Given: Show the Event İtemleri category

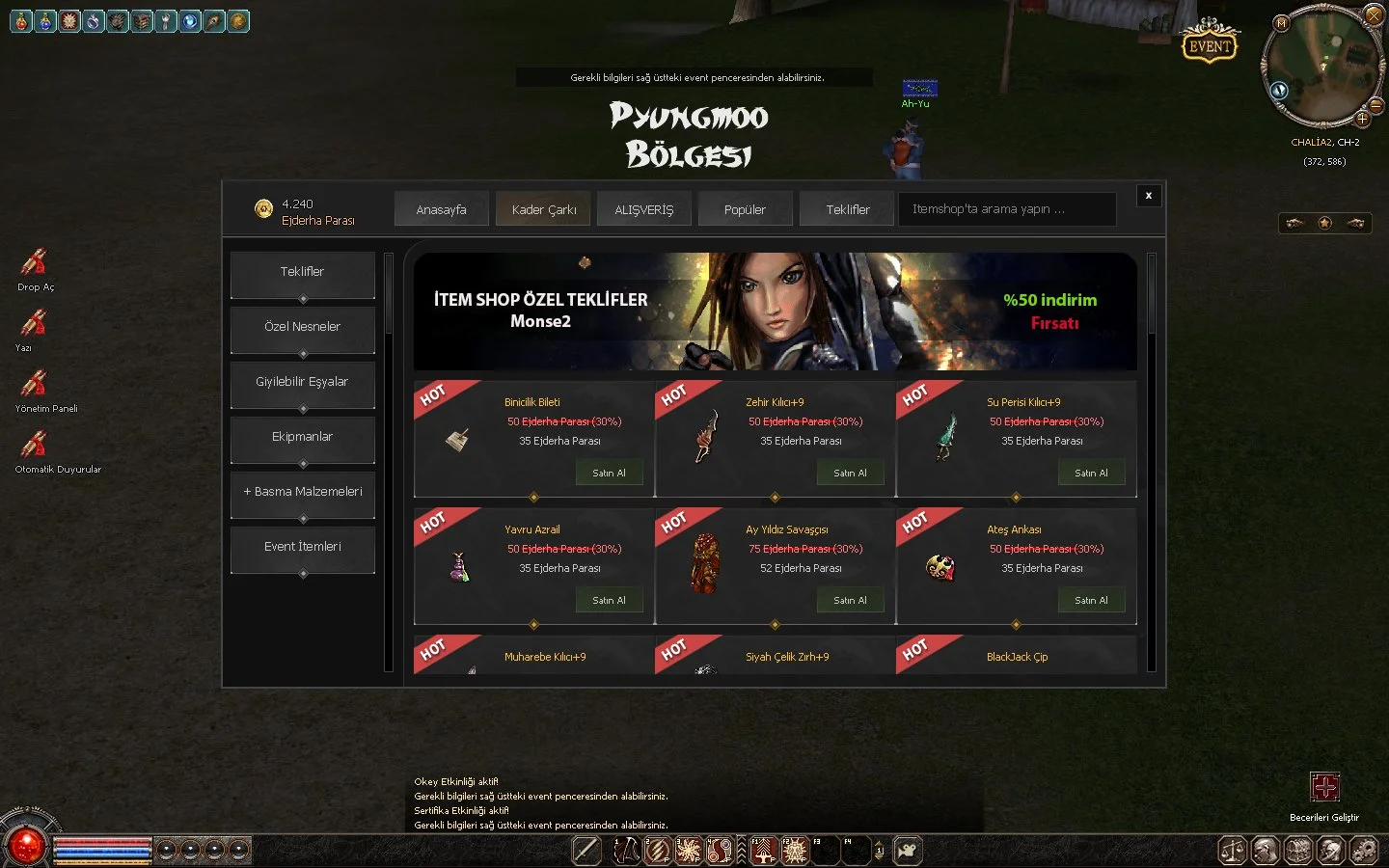Looking at the screenshot, I should [302, 547].
